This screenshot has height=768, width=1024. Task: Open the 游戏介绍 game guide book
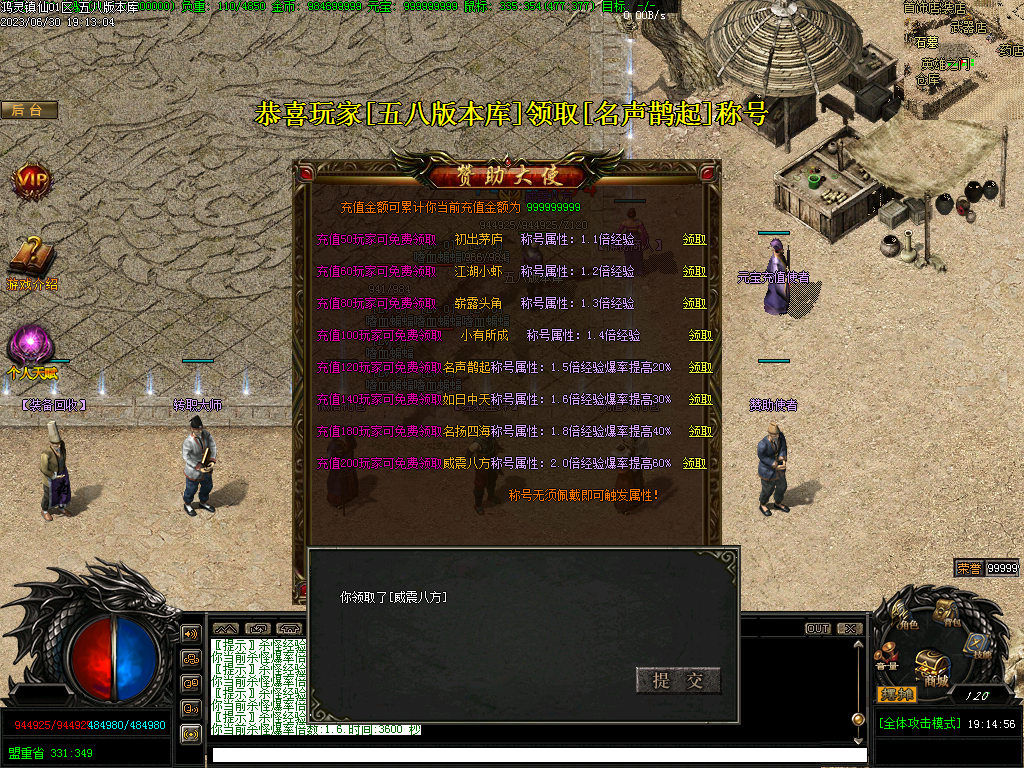pyautogui.click(x=32, y=257)
